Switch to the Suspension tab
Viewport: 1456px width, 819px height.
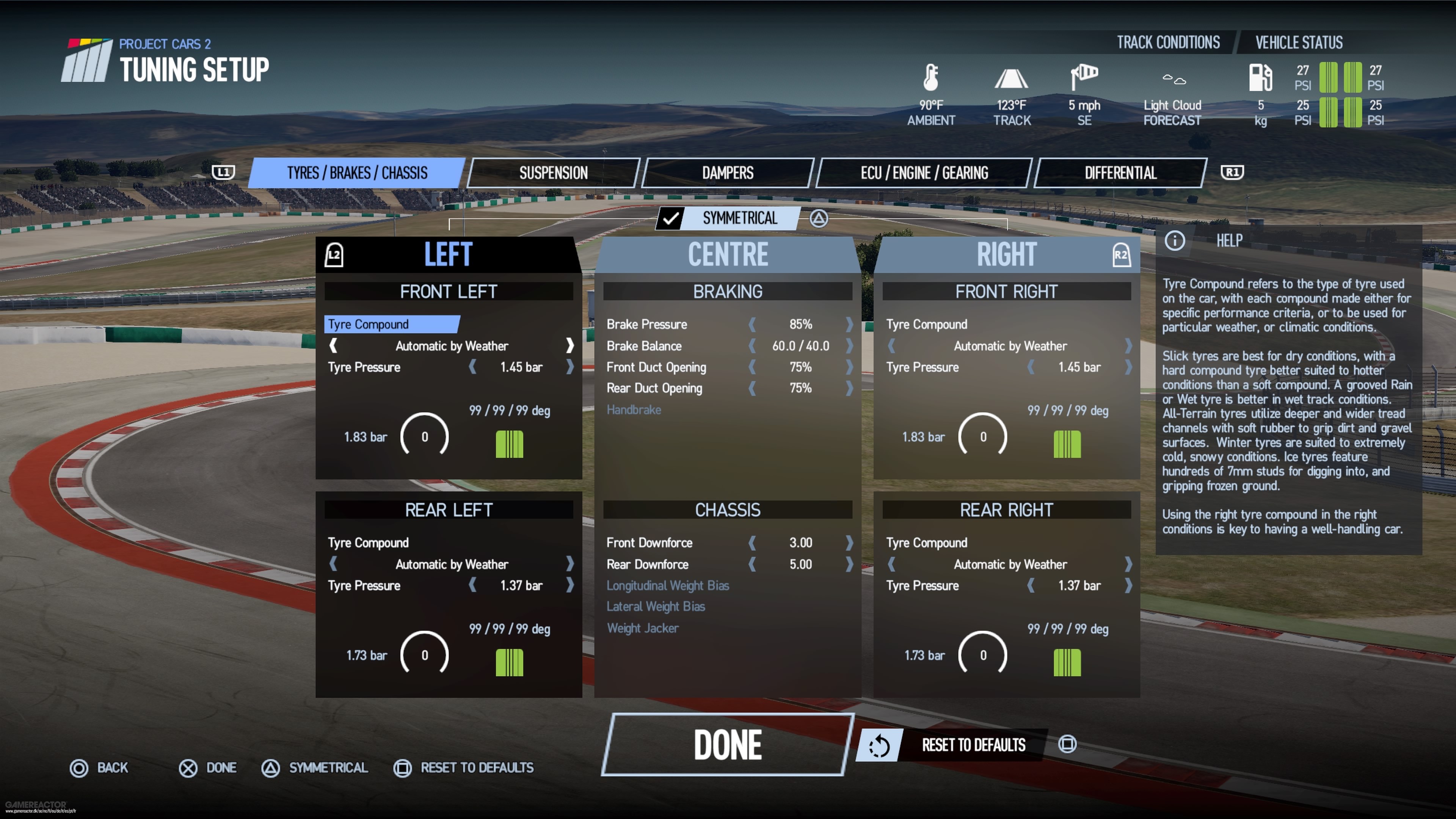click(553, 173)
